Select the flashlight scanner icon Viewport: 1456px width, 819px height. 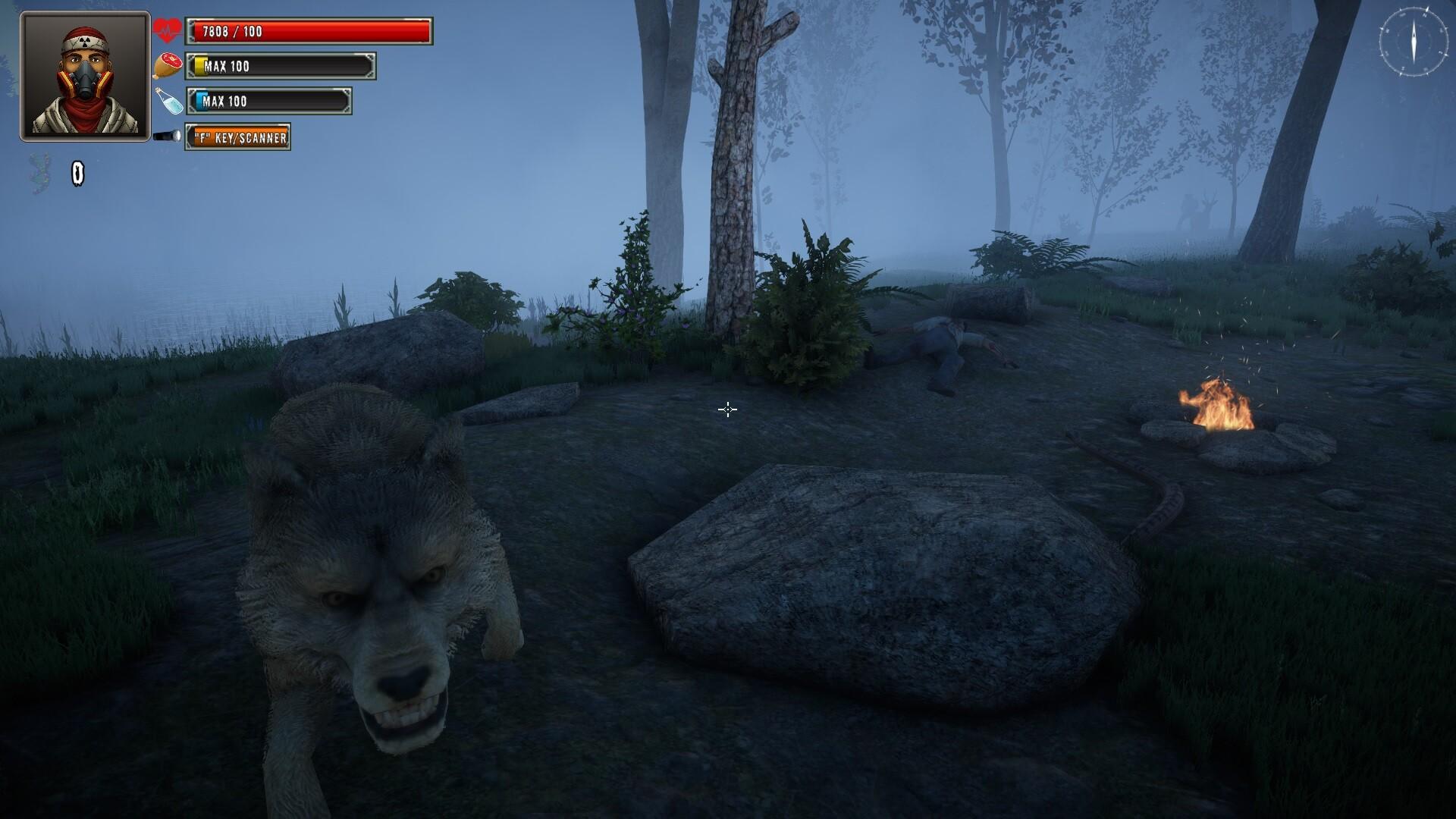(x=167, y=136)
